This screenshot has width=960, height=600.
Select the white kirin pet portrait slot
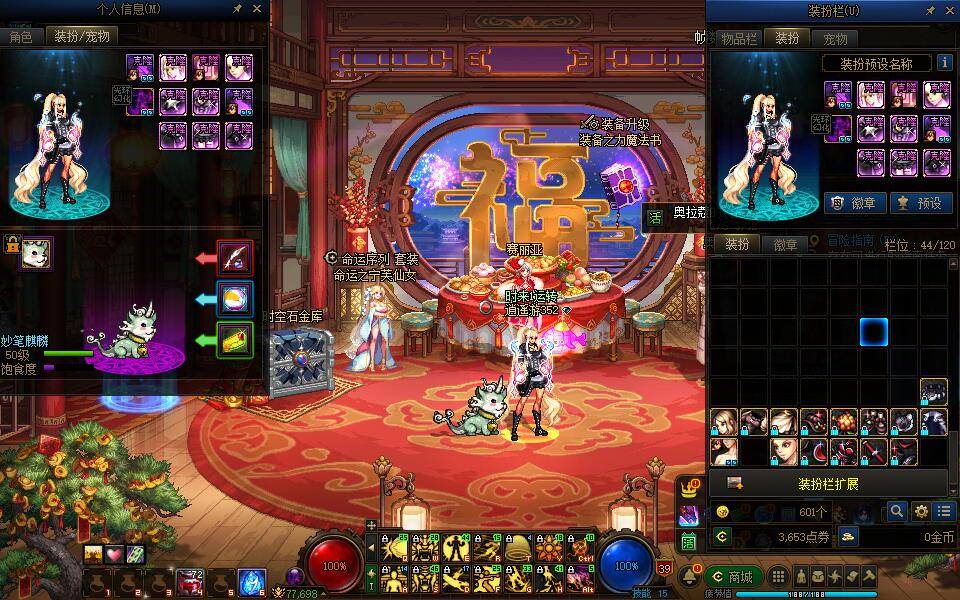coord(37,253)
